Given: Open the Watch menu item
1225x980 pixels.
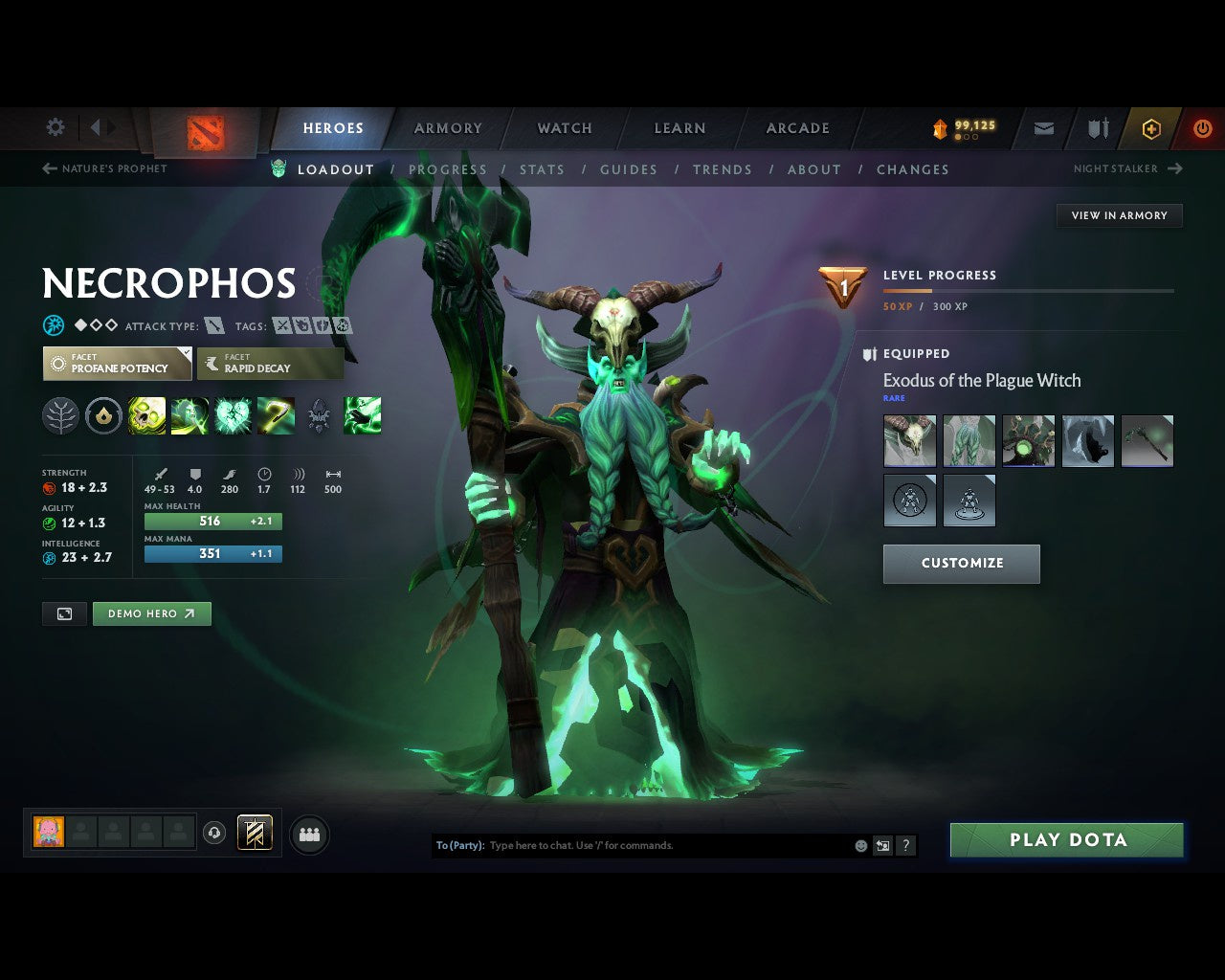Looking at the screenshot, I should 564,127.
